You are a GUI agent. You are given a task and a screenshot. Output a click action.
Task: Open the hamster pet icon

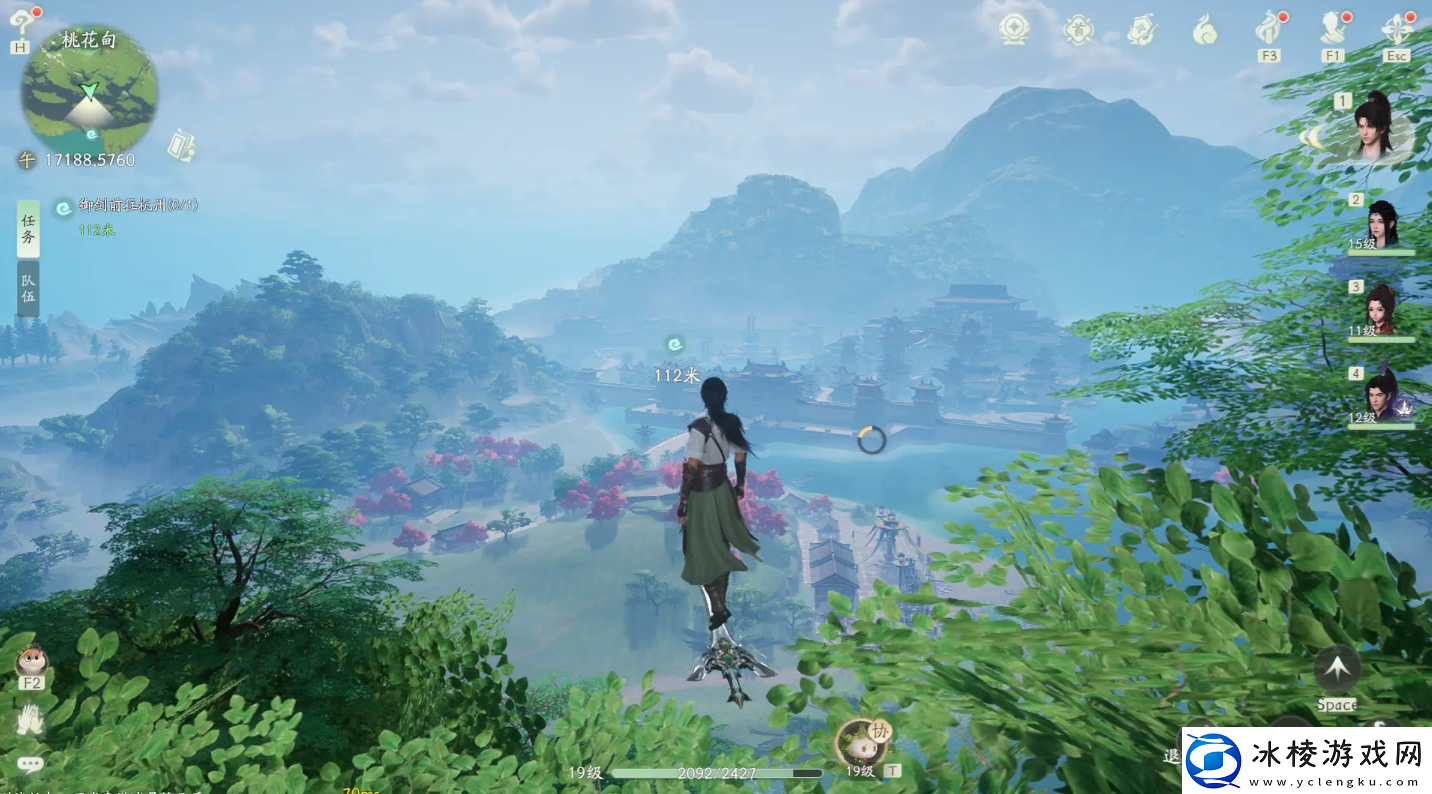click(x=31, y=660)
